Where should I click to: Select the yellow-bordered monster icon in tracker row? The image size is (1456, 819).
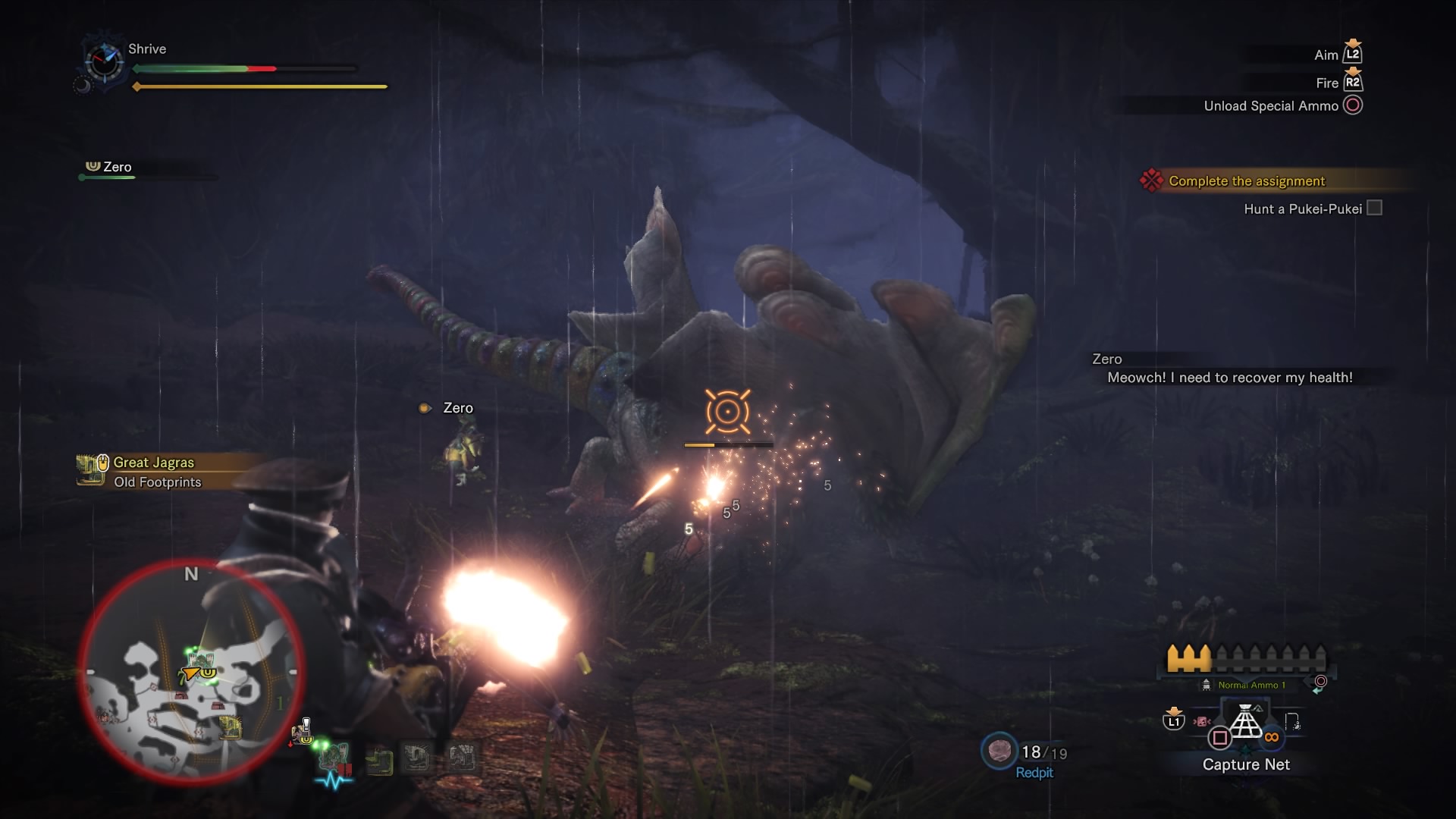pos(379,760)
